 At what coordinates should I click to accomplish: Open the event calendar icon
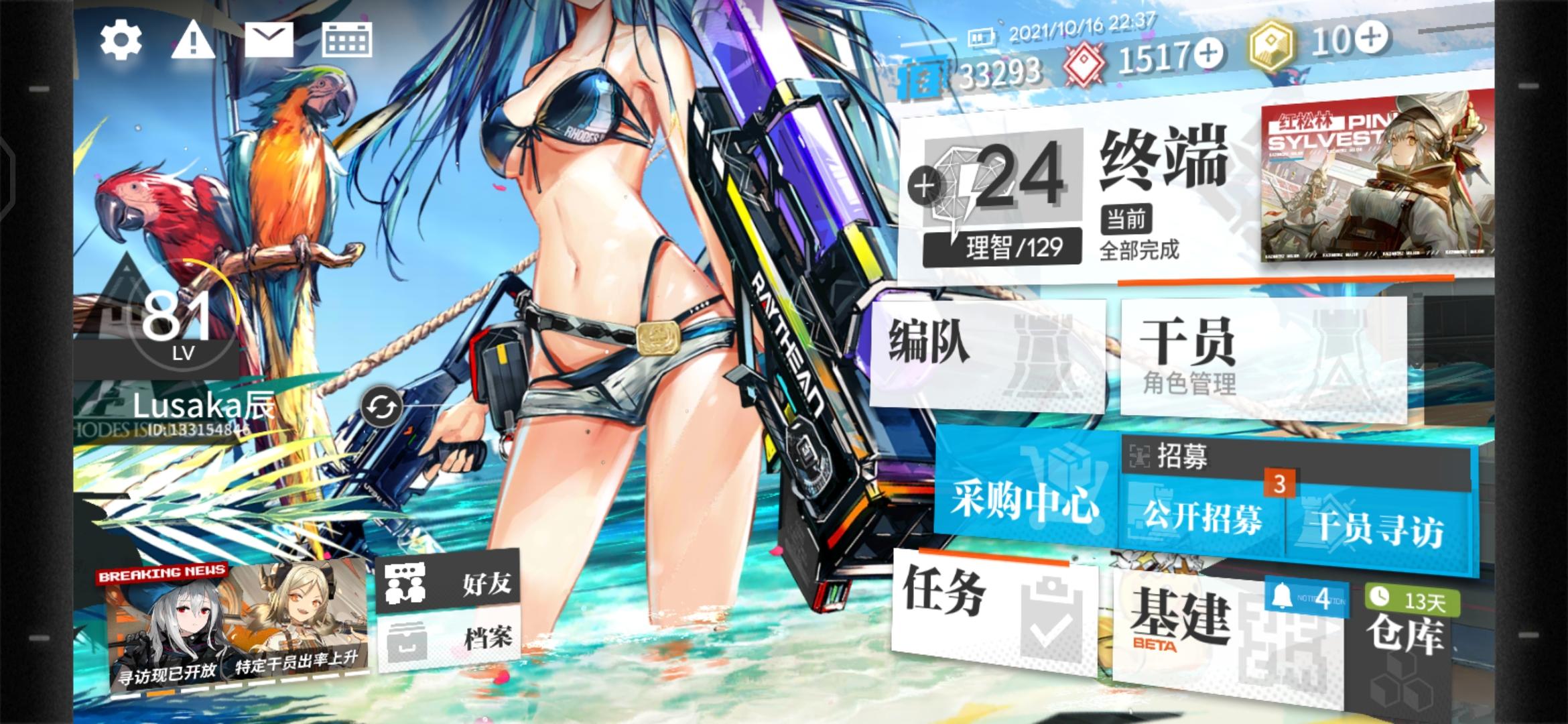pos(346,42)
